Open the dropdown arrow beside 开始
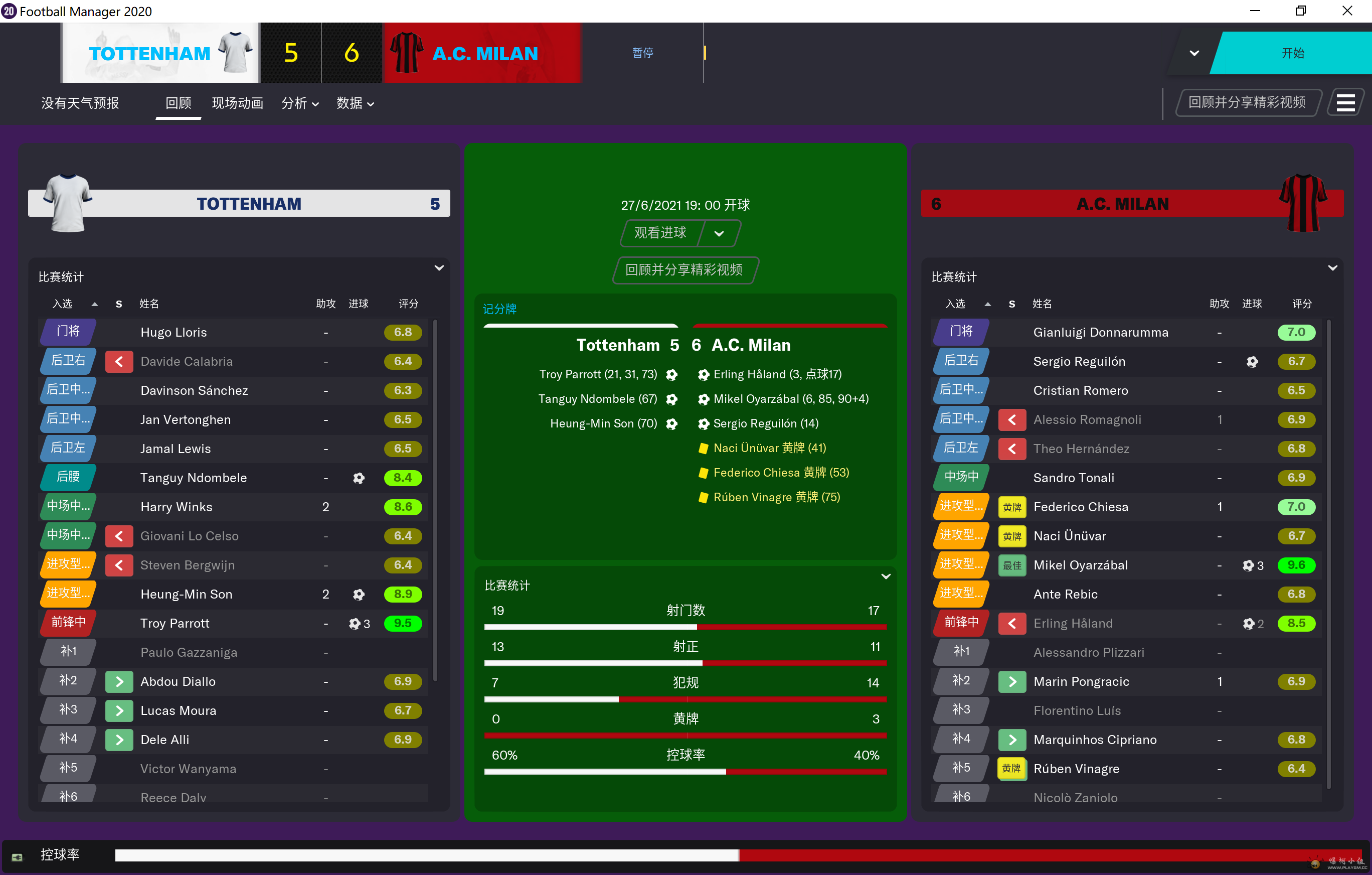This screenshot has width=1372, height=875. (x=1194, y=53)
